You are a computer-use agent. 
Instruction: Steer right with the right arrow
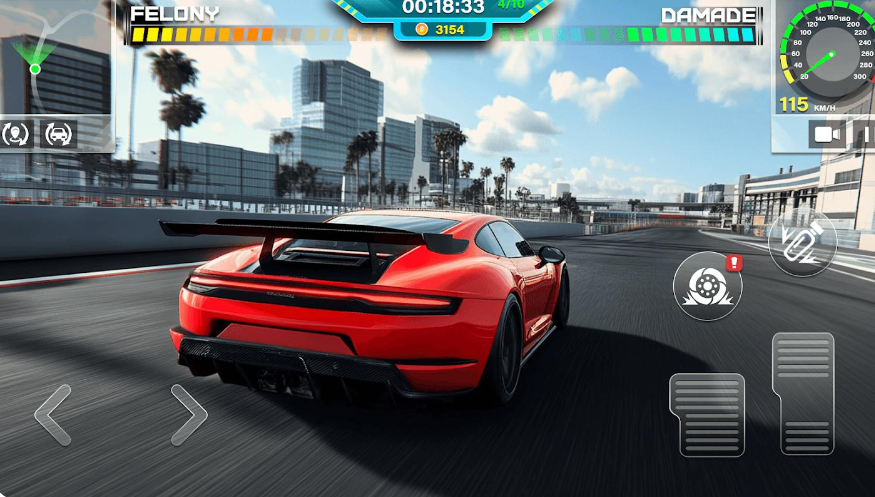pyautogui.click(x=188, y=414)
